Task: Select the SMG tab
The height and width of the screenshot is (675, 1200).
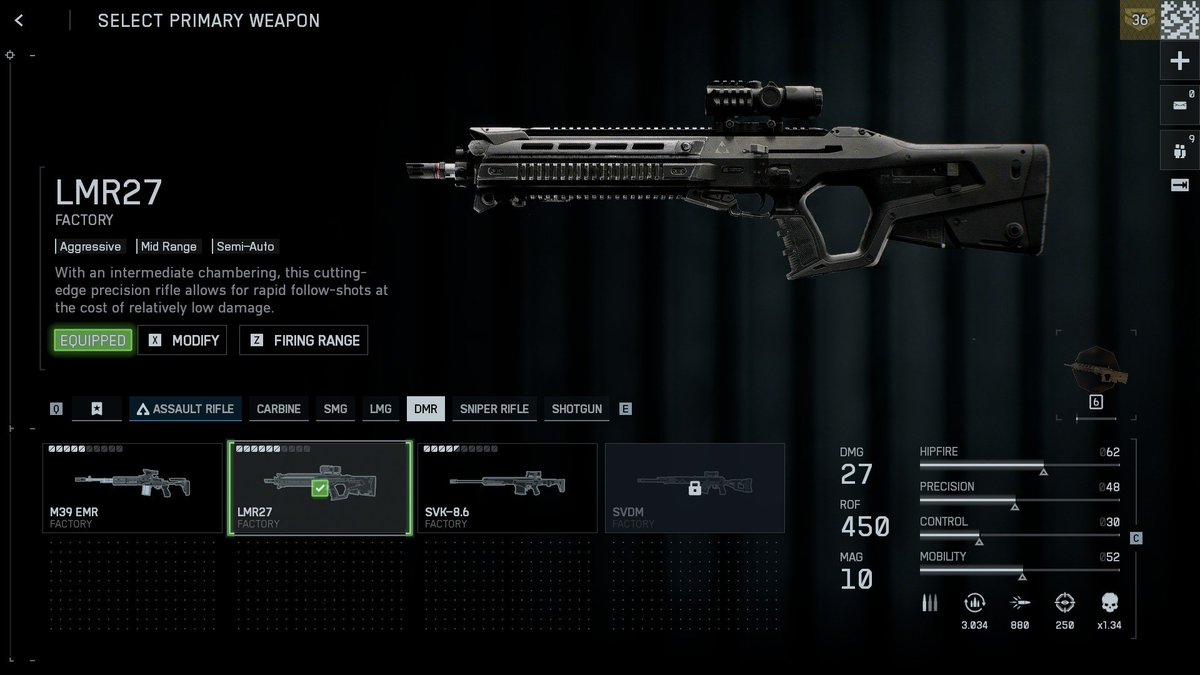Action: (x=335, y=409)
